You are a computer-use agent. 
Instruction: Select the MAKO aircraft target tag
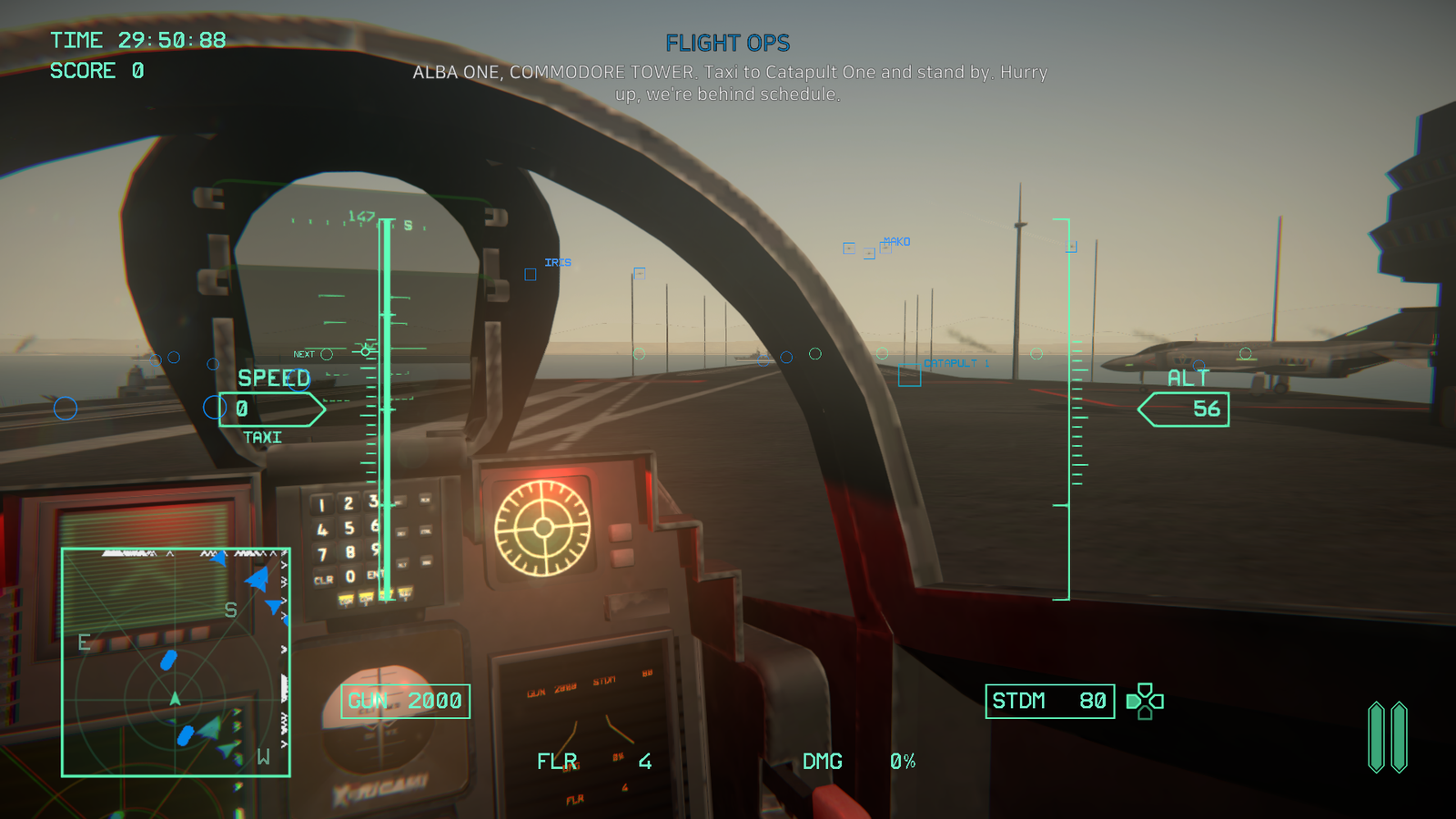tap(895, 241)
